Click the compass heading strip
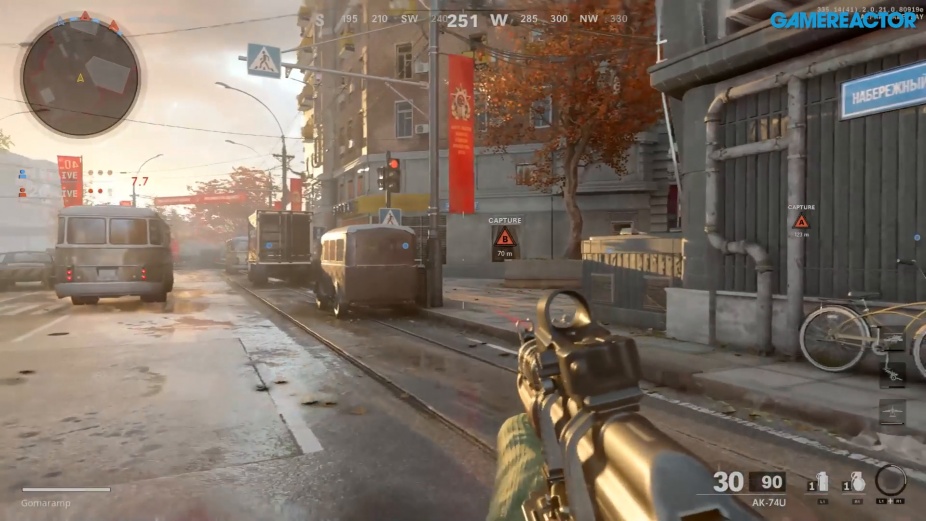 (470, 19)
